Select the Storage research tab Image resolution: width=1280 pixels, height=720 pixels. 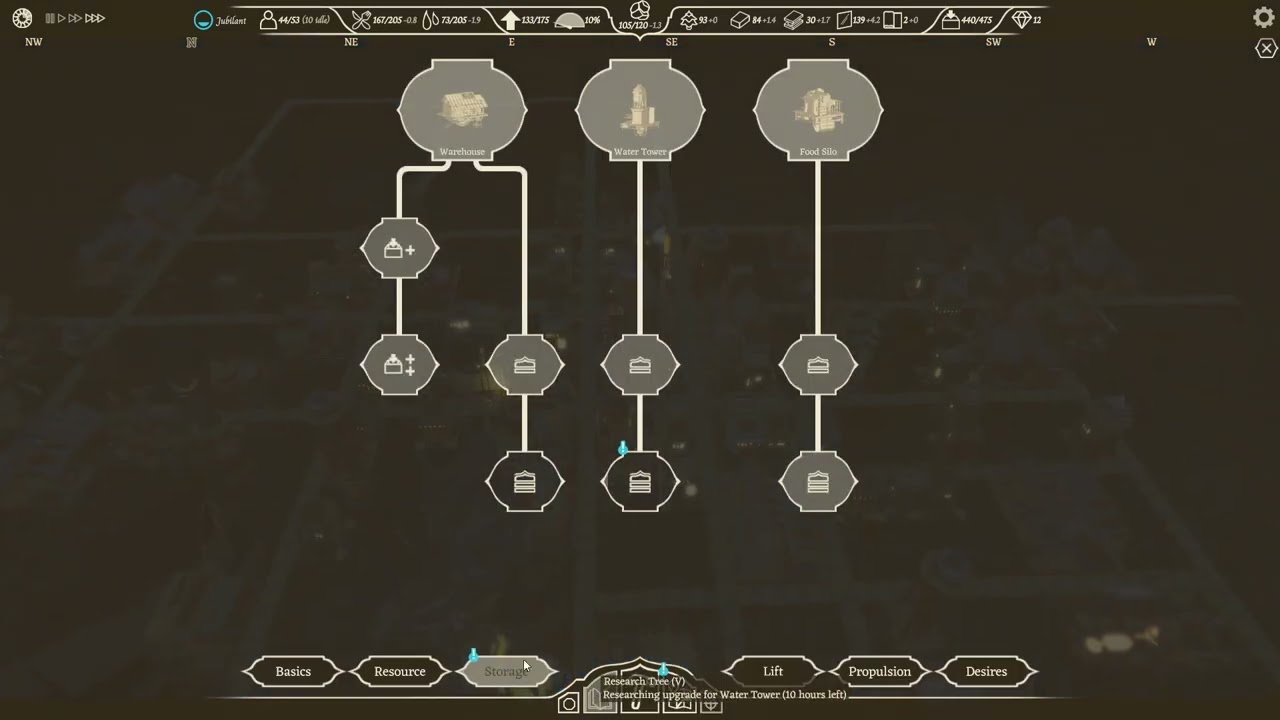506,671
